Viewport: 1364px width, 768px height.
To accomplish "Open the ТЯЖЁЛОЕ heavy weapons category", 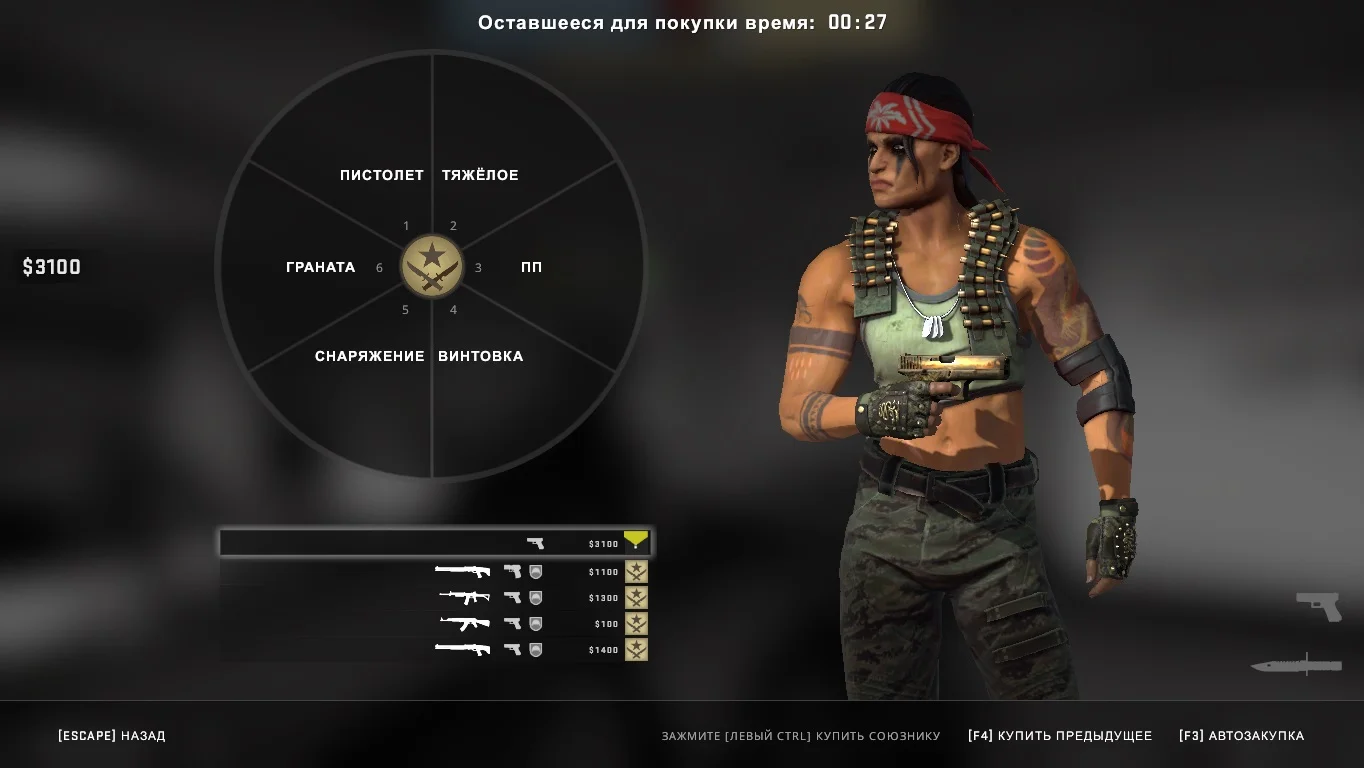I will (x=480, y=175).
